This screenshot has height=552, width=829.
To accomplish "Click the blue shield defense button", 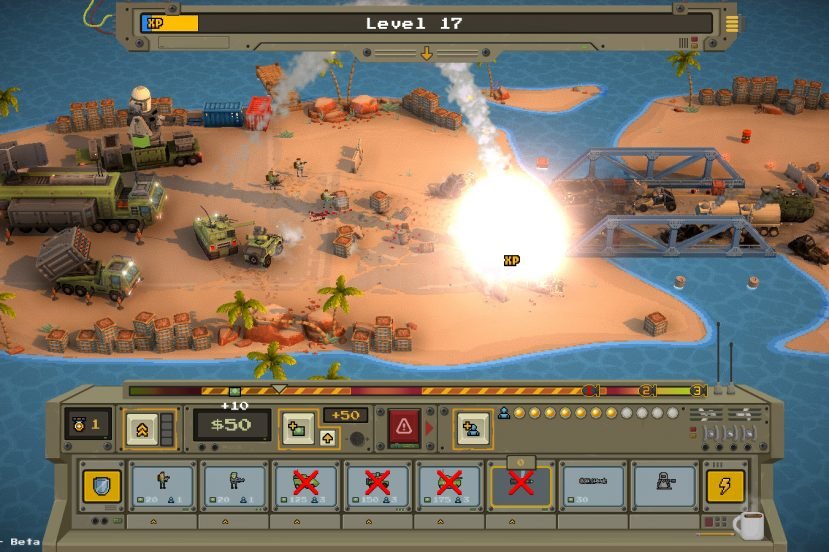I will pos(100,485).
